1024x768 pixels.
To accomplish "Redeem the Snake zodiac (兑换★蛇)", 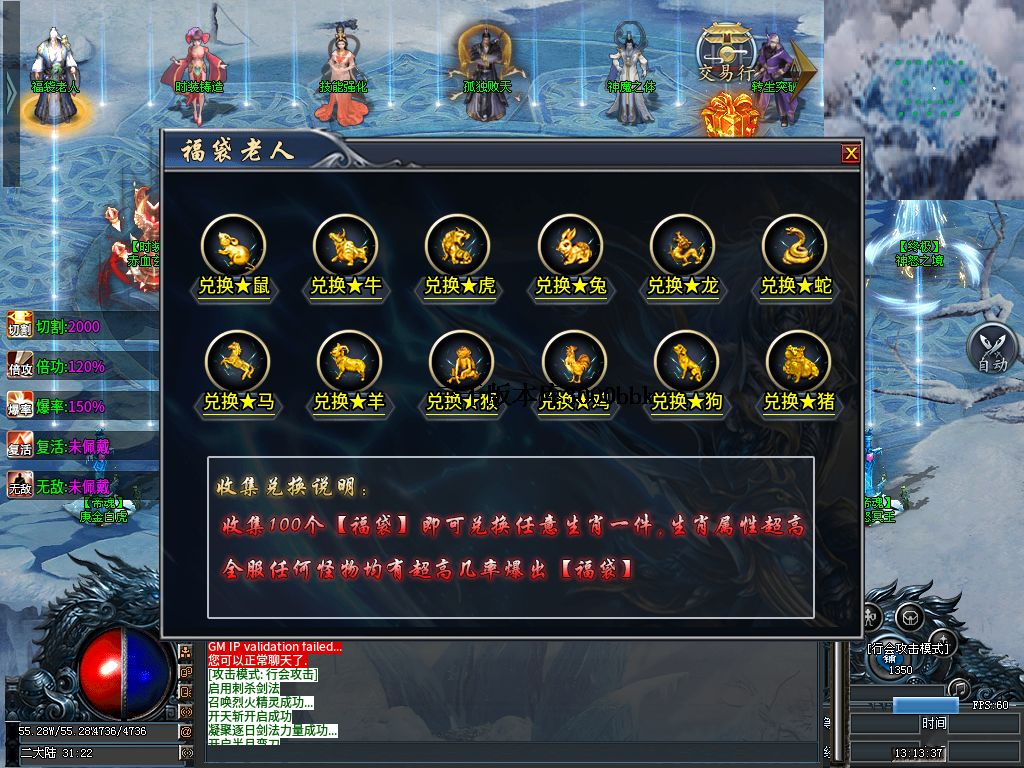I will pyautogui.click(x=795, y=246).
